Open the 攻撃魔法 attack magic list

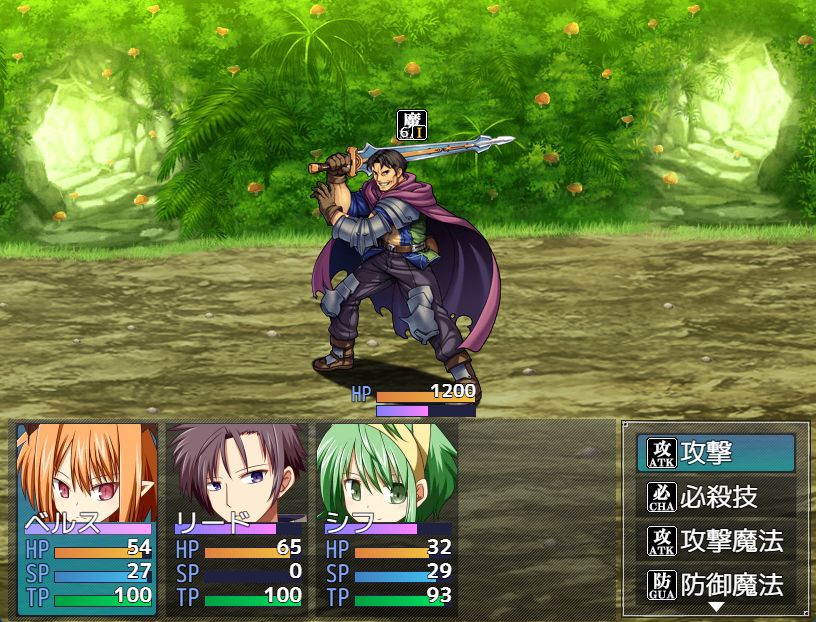(716, 541)
